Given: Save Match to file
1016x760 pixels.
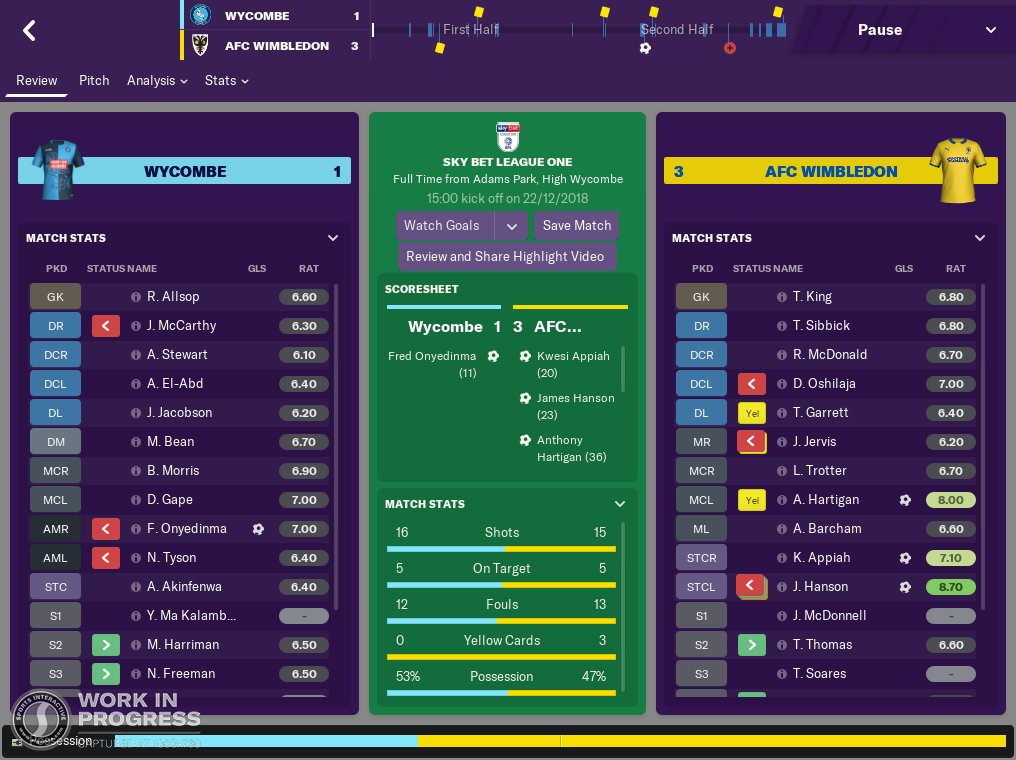Looking at the screenshot, I should (x=577, y=225).
